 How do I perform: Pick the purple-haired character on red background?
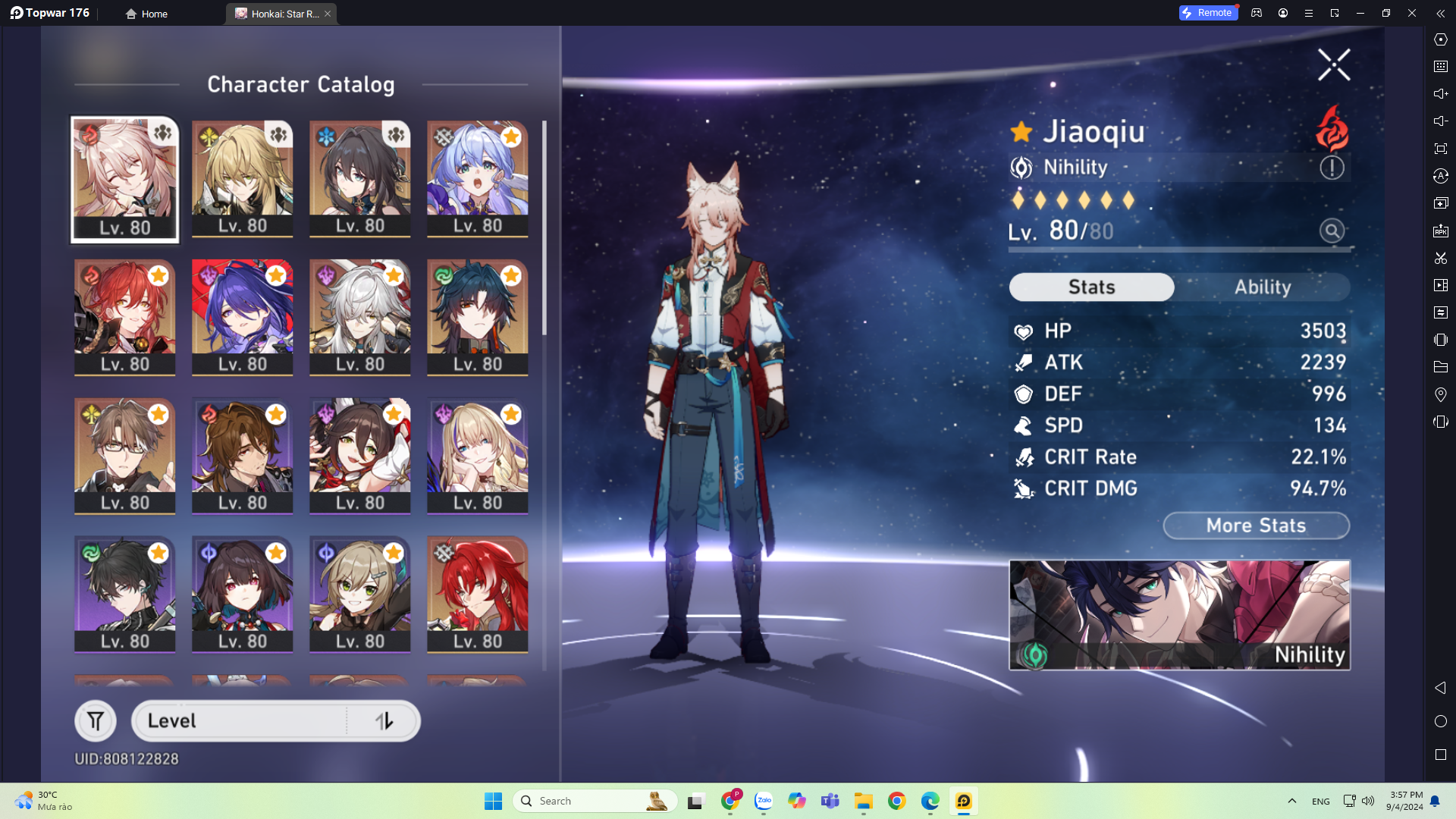[x=242, y=317]
